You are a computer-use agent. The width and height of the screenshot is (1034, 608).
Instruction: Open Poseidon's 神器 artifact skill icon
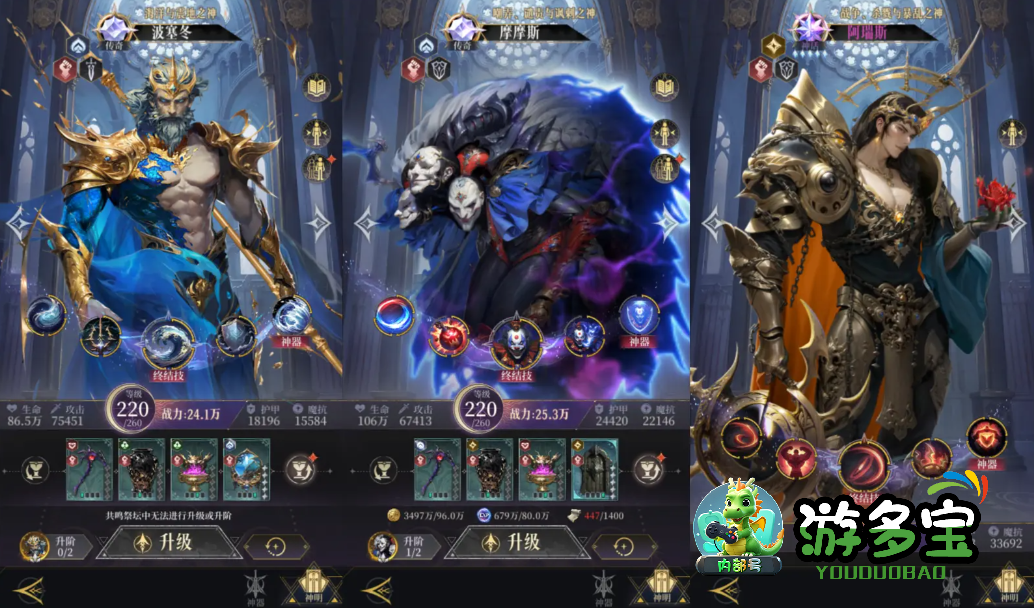(x=291, y=317)
